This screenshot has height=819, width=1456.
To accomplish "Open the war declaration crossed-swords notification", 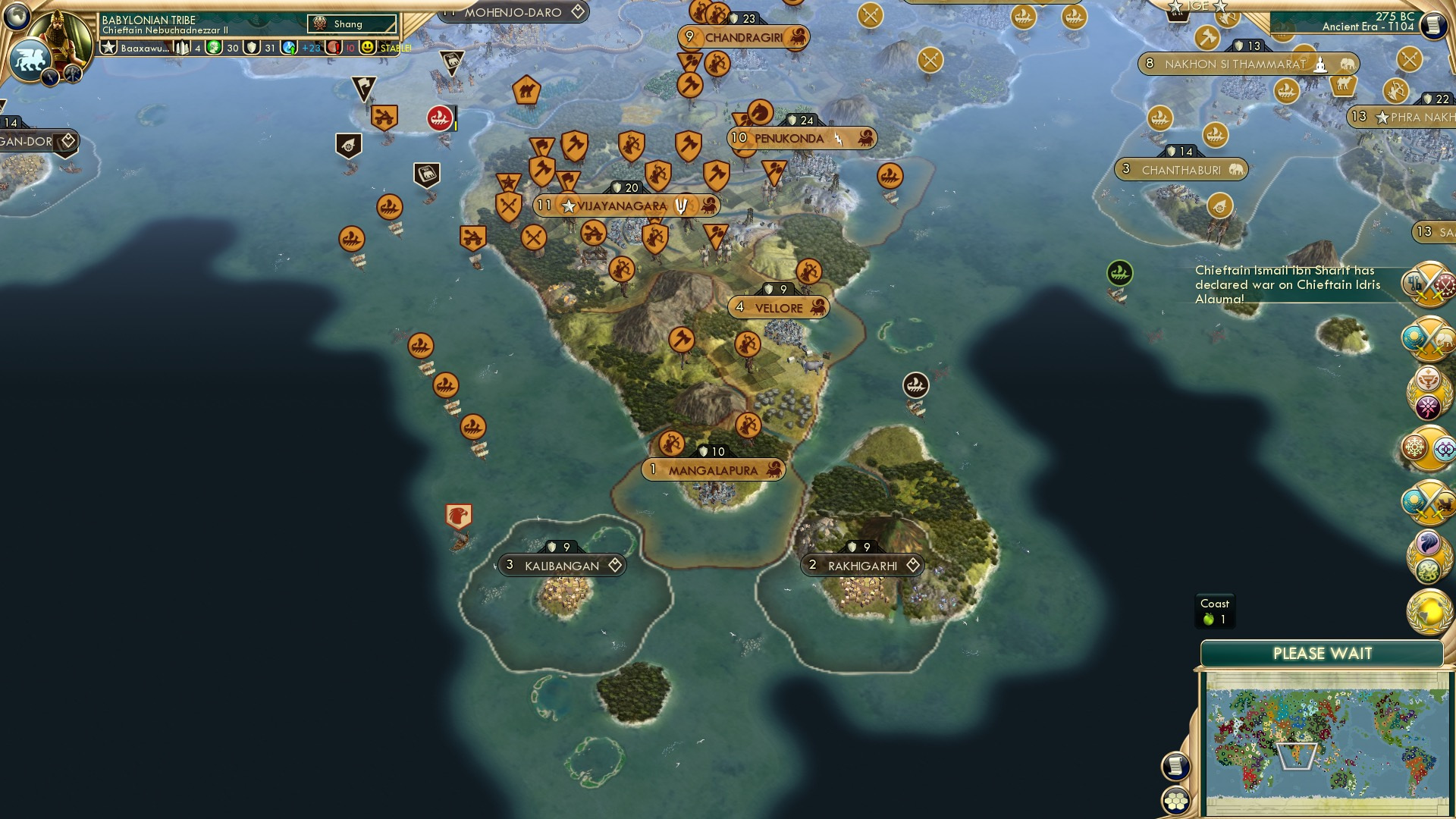I will (x=1429, y=284).
